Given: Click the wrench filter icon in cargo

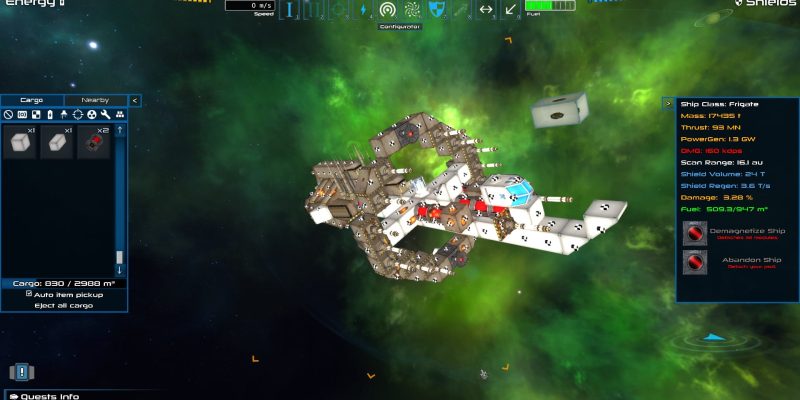Looking at the screenshot, I should pyautogui.click(x=105, y=115).
